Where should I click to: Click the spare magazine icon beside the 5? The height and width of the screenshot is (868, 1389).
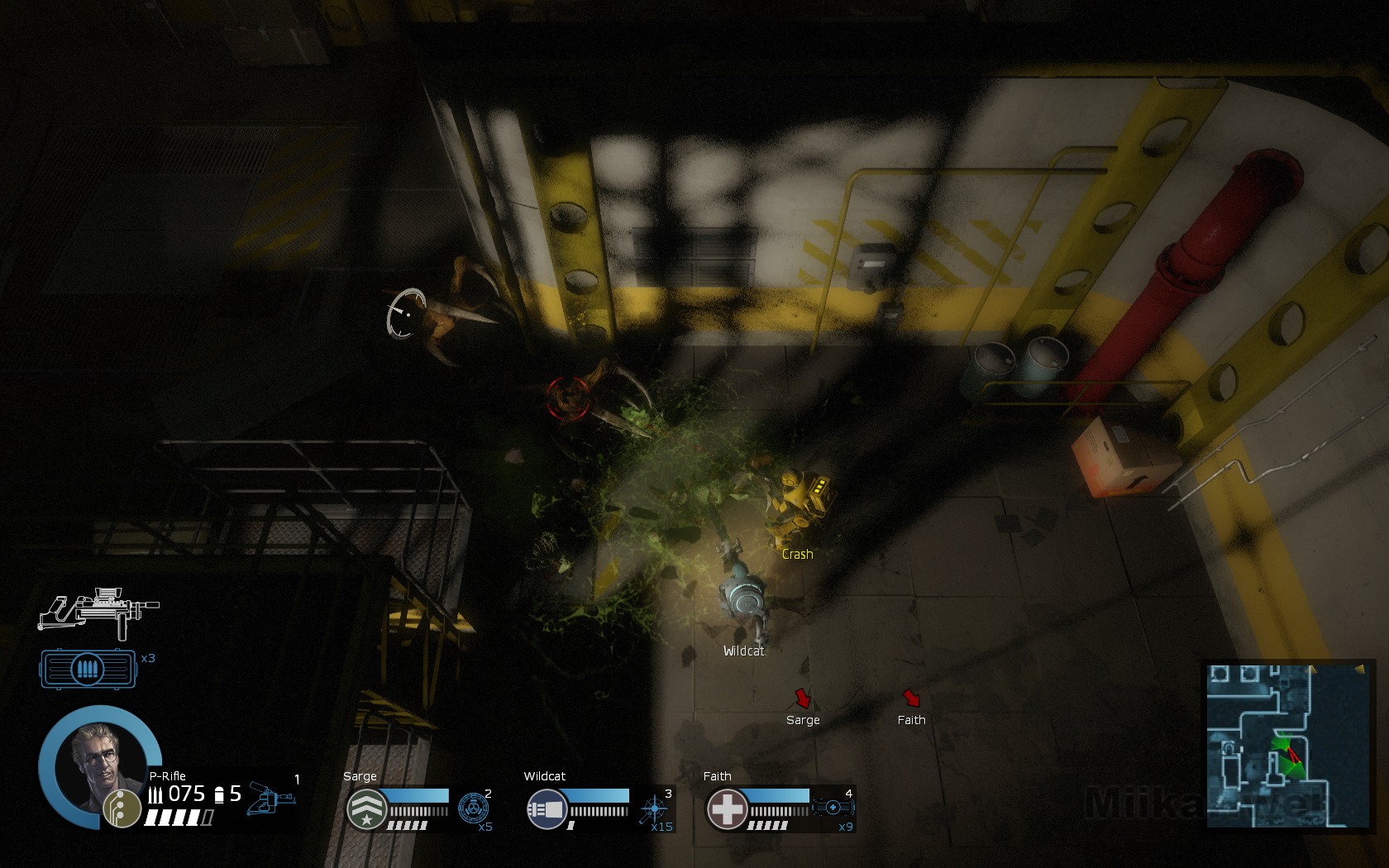point(220,794)
